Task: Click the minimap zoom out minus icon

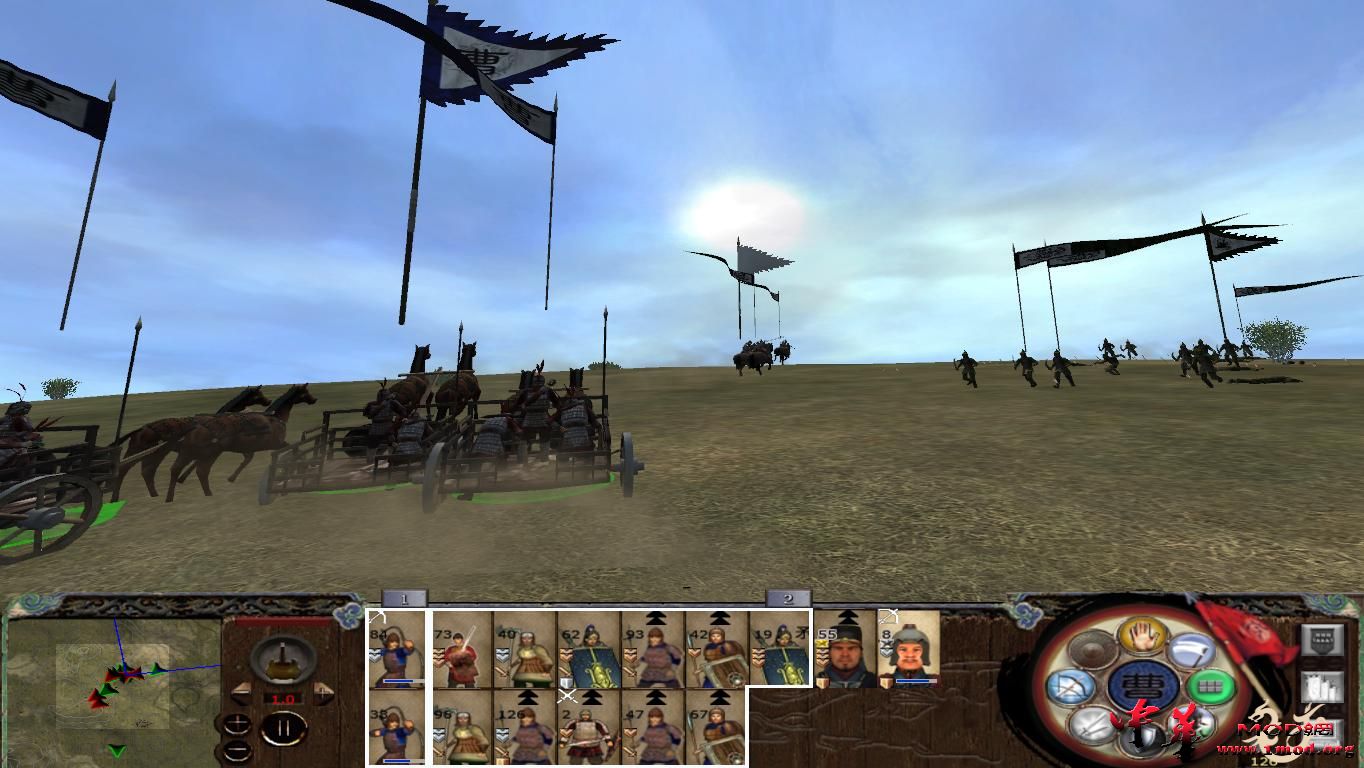Action: 238,750
